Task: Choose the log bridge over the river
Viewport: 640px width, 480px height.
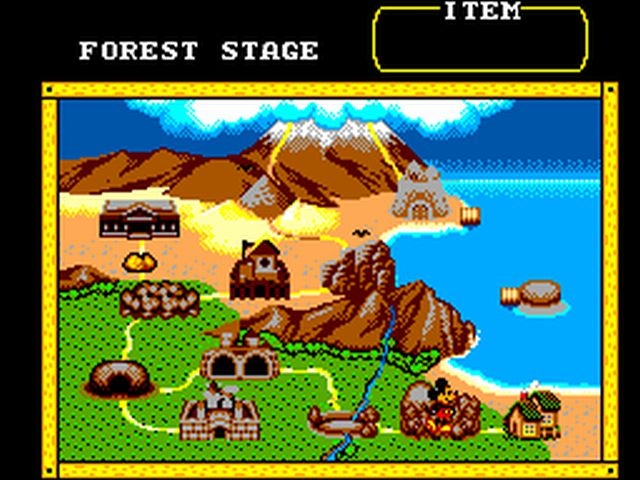Action: [343, 420]
